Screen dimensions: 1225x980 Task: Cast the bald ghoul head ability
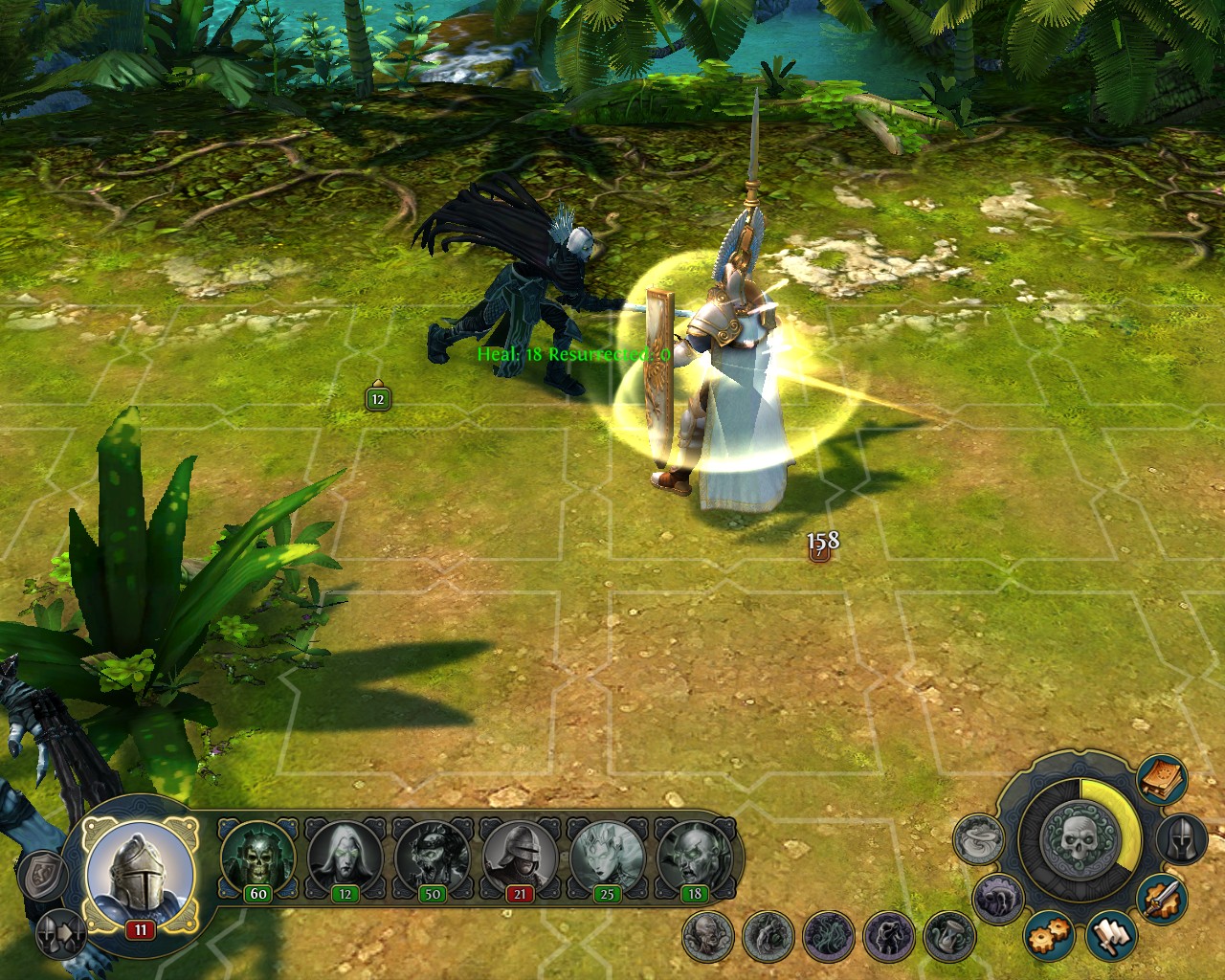709,936
